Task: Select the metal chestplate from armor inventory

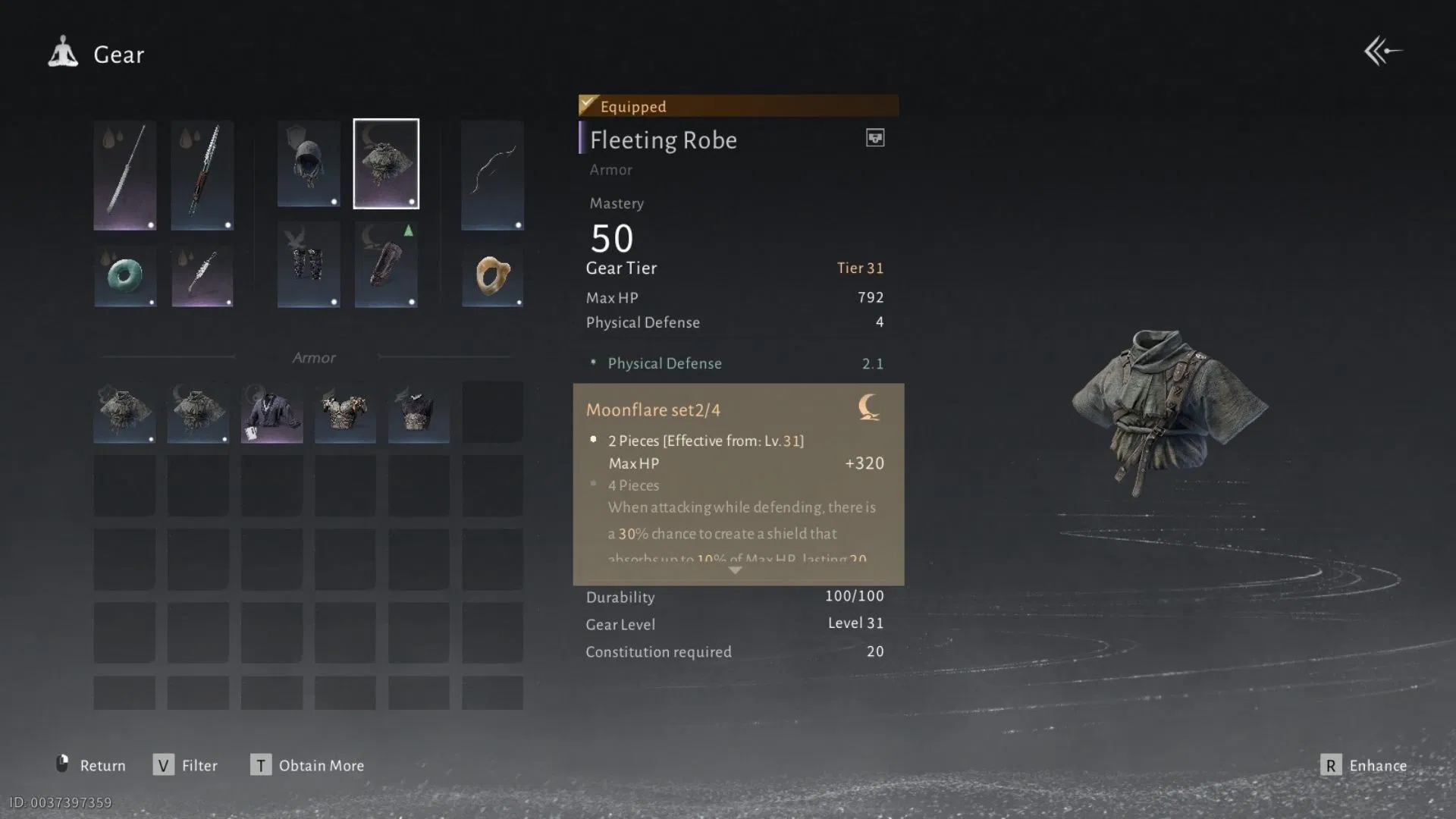Action: pyautogui.click(x=345, y=413)
